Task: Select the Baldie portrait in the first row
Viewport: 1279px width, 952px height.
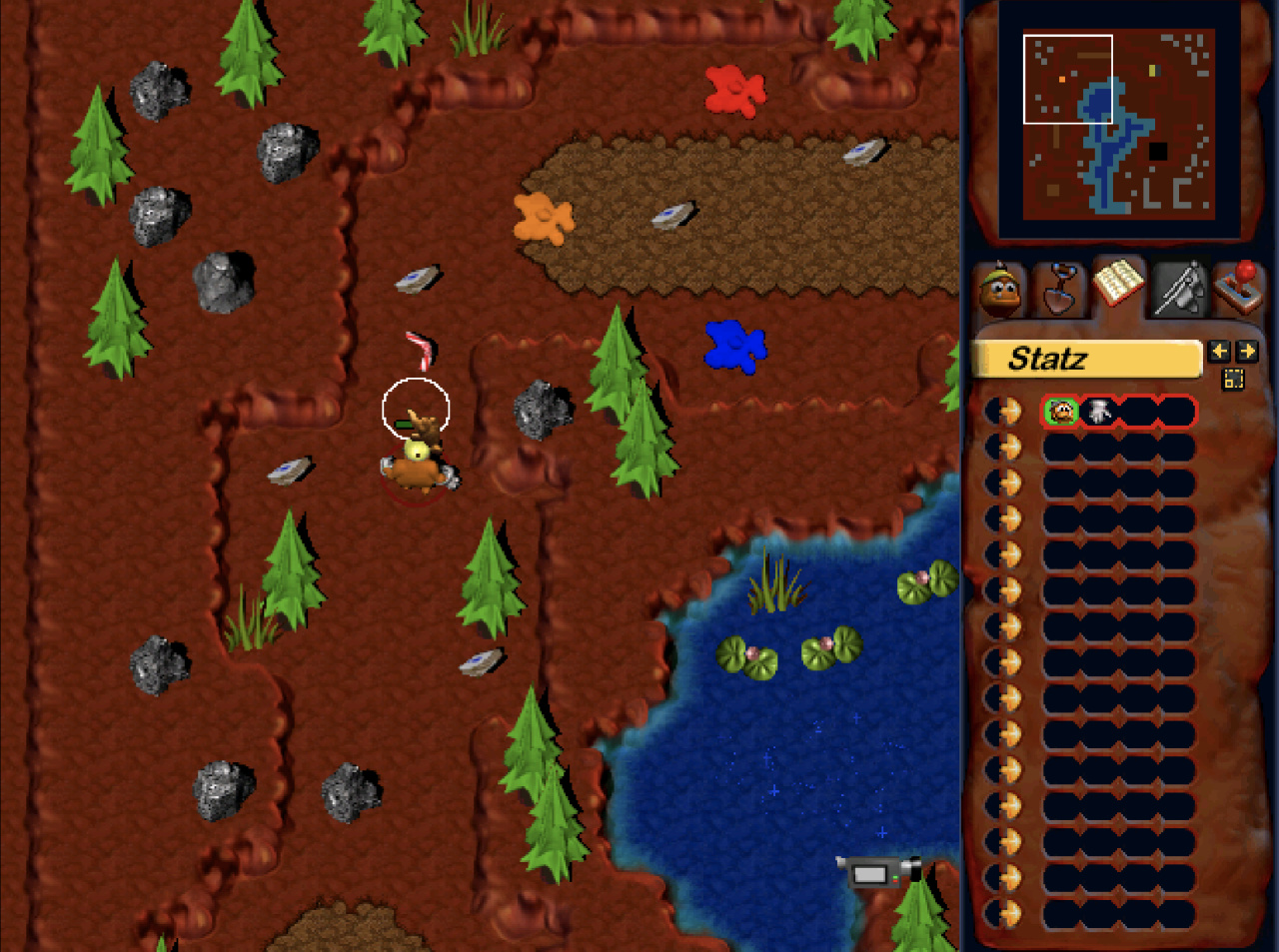Action: click(x=1061, y=411)
